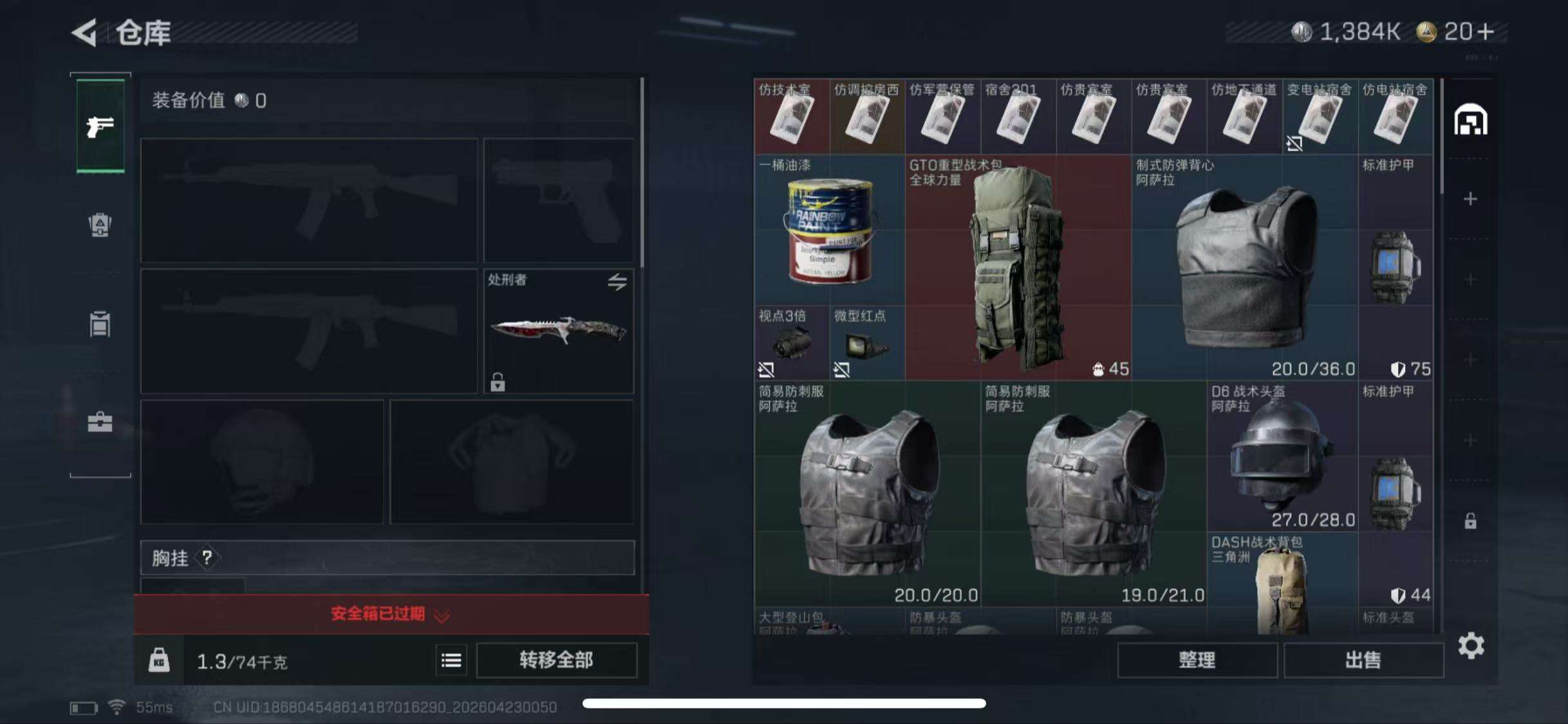
Task: Choose the 制式防弹背心 vest
Action: (1244, 267)
